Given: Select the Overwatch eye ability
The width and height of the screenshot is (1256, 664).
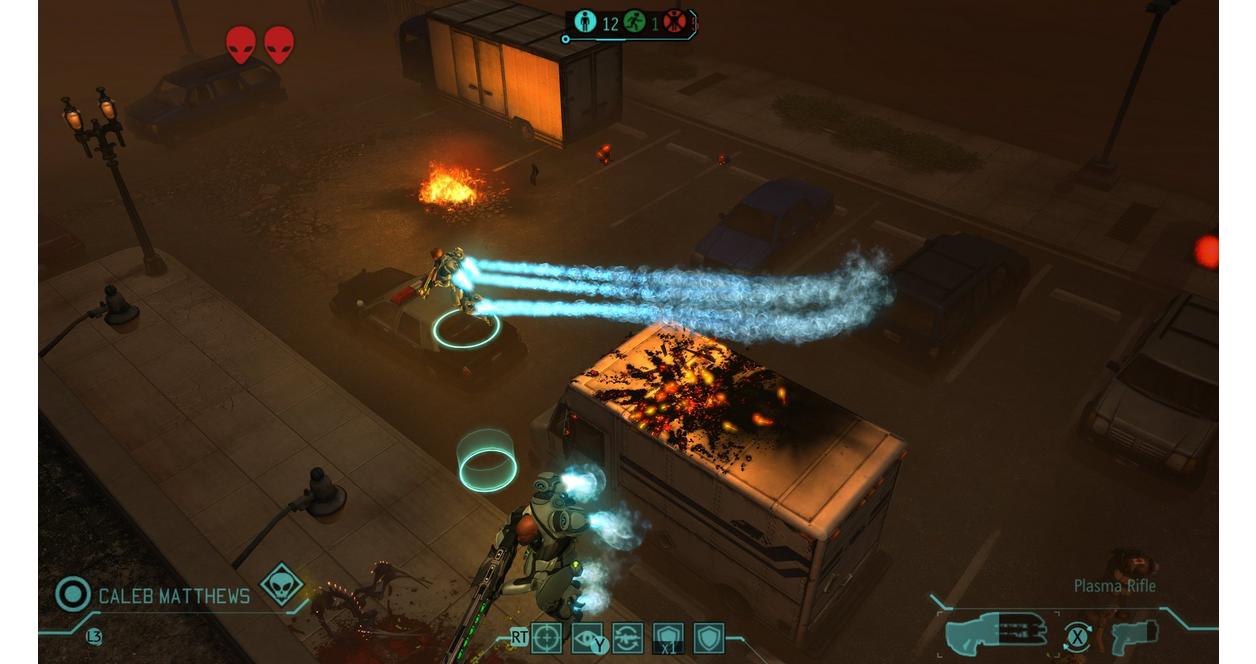Looking at the screenshot, I should point(587,637).
